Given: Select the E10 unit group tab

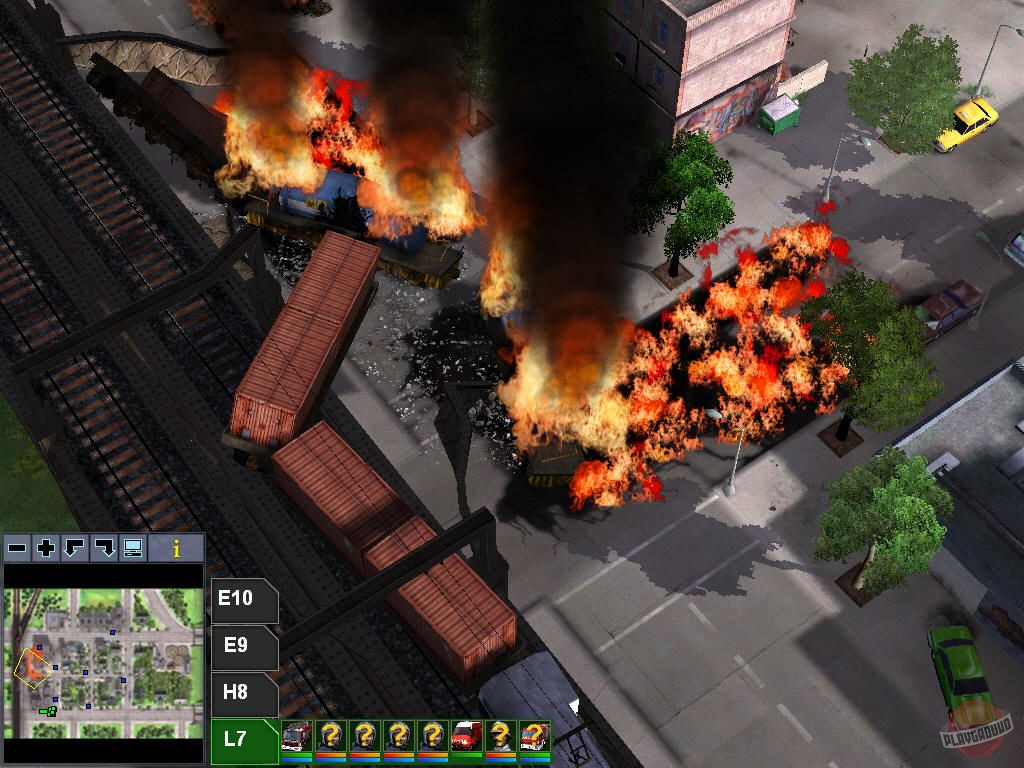Looking at the screenshot, I should coord(238,600).
